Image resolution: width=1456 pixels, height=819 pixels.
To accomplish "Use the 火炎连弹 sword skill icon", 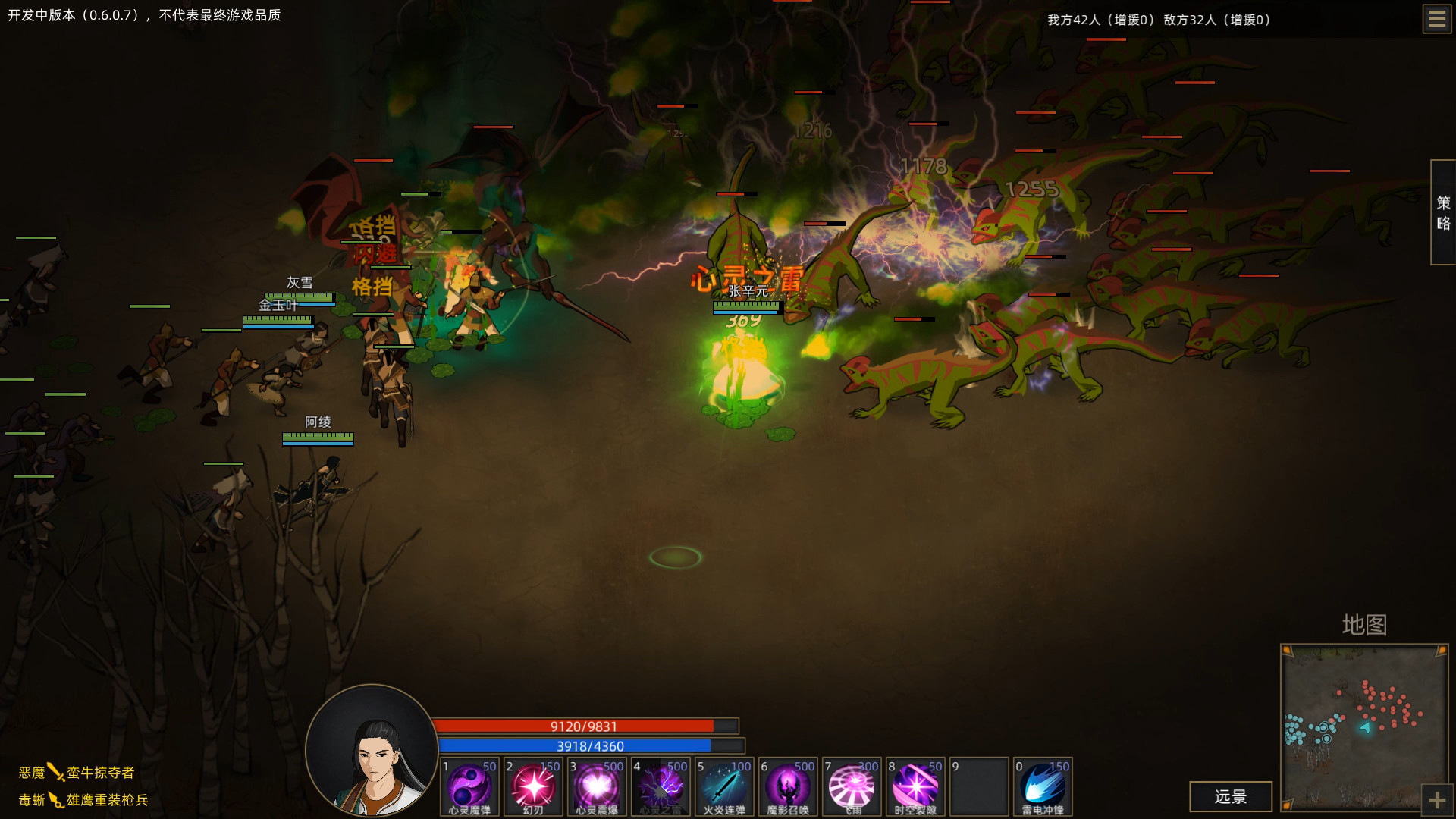I will pos(723,787).
